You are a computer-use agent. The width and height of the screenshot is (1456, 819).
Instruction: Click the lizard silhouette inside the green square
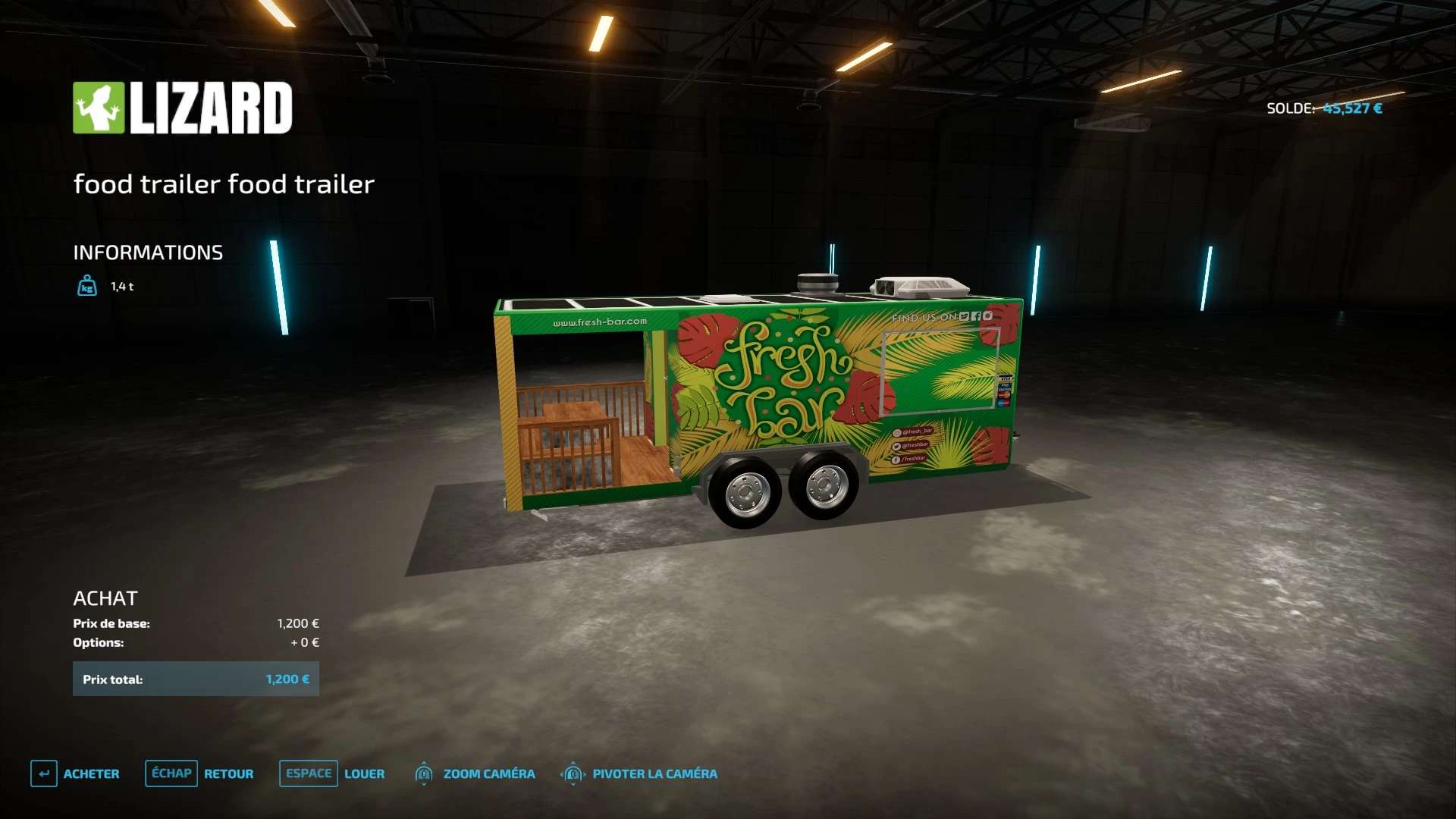(99, 106)
